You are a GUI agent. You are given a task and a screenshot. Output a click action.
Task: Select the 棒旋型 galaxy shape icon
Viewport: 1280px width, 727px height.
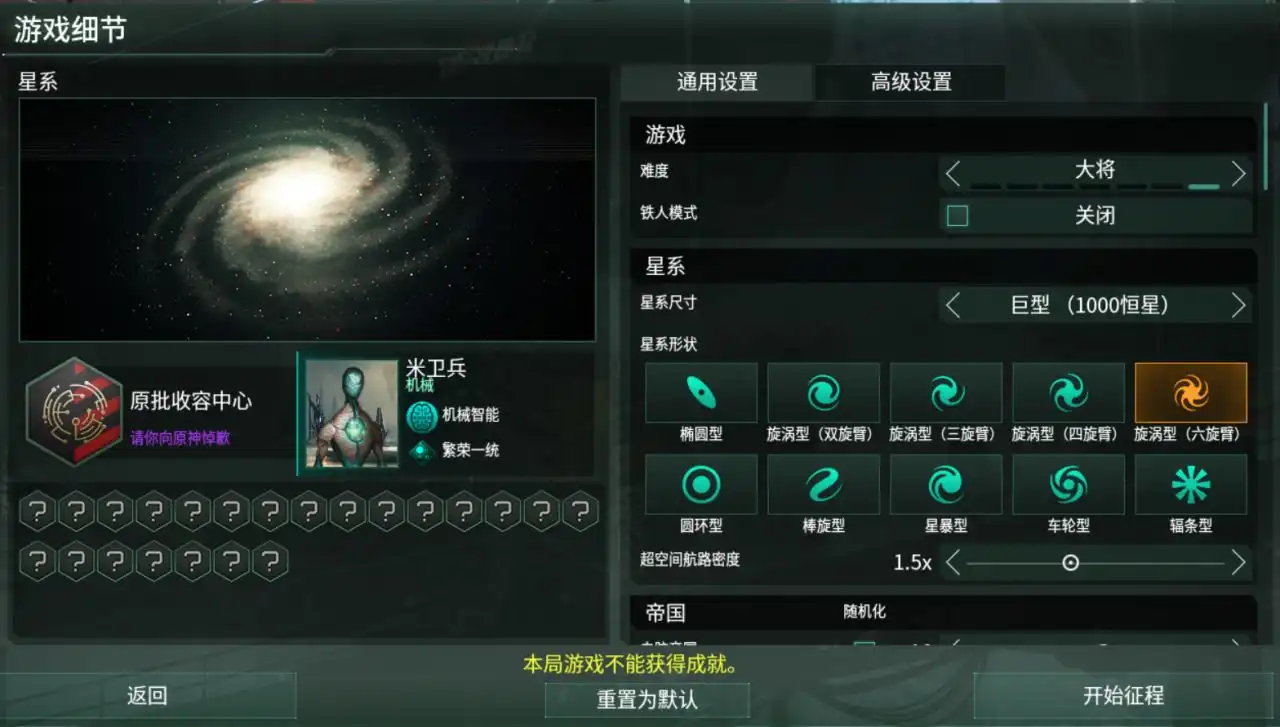coord(823,483)
